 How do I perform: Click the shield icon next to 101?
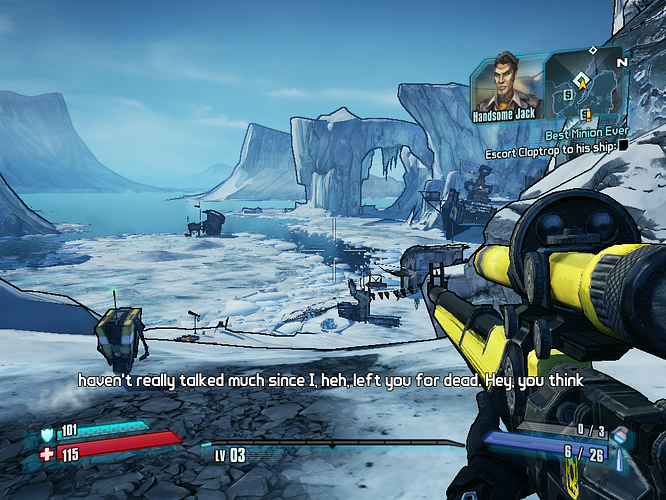49,434
